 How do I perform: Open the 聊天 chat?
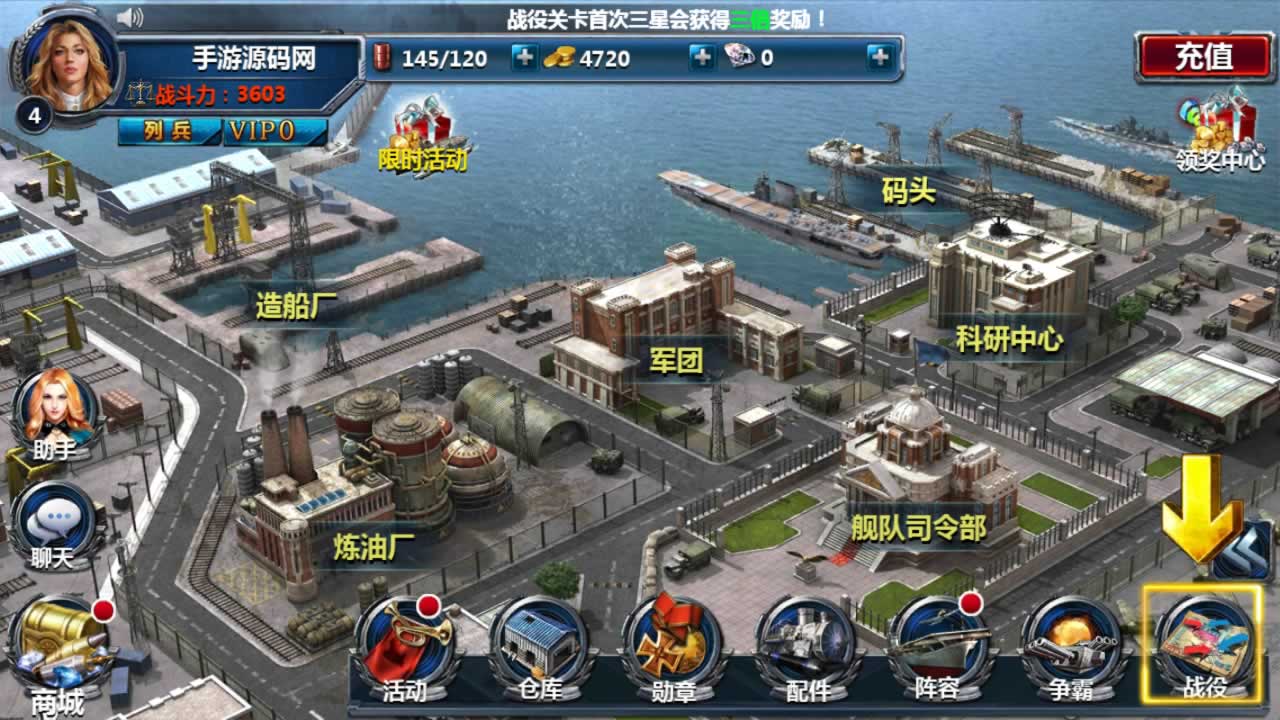pos(55,525)
